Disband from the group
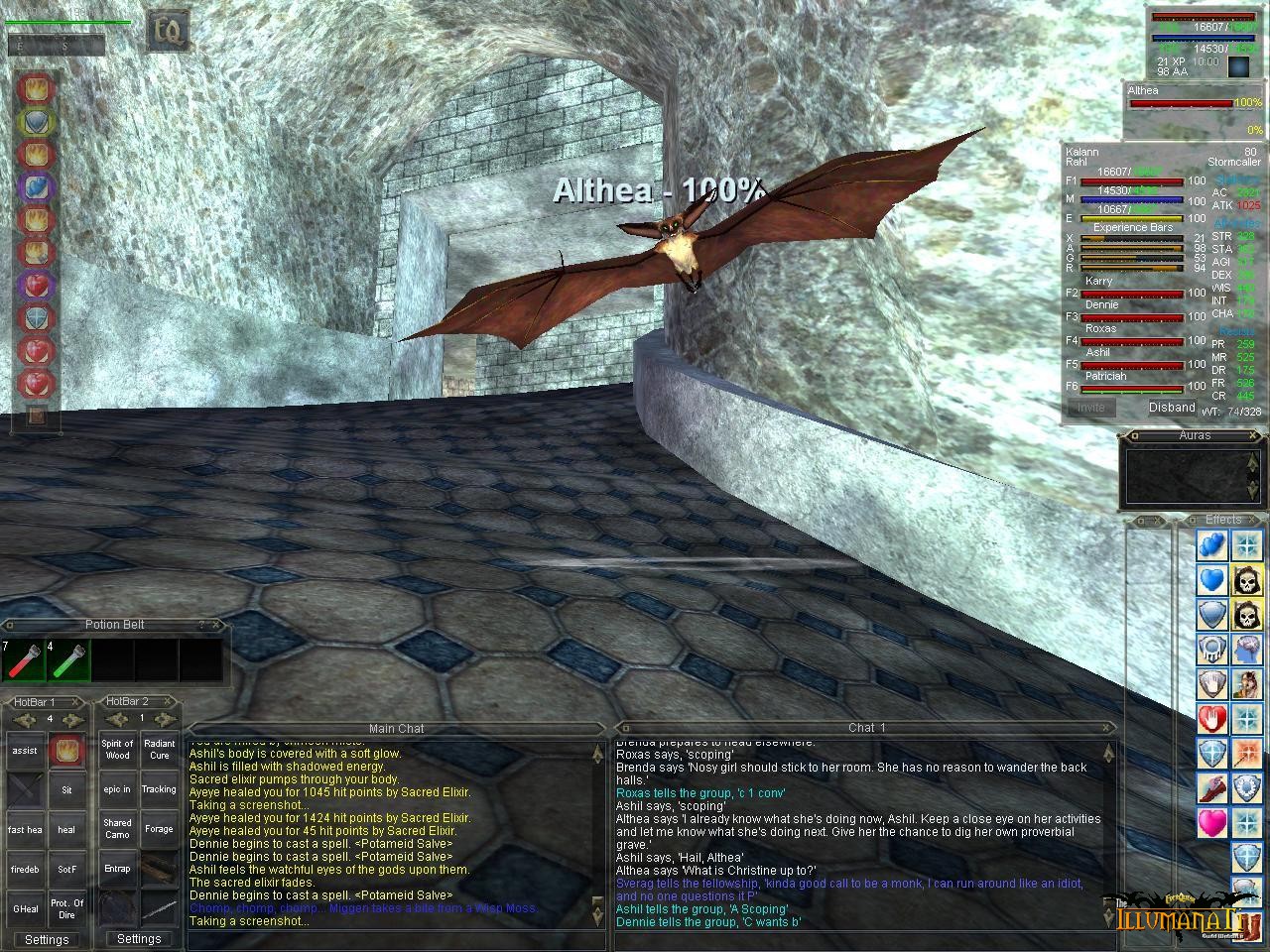Screen dimensions: 1270x952 coord(1172,408)
